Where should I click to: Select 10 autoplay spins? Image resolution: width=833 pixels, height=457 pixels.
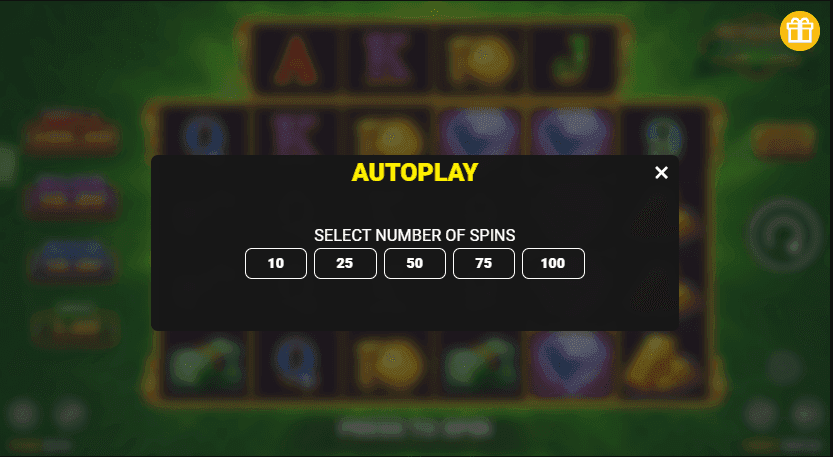[276, 264]
